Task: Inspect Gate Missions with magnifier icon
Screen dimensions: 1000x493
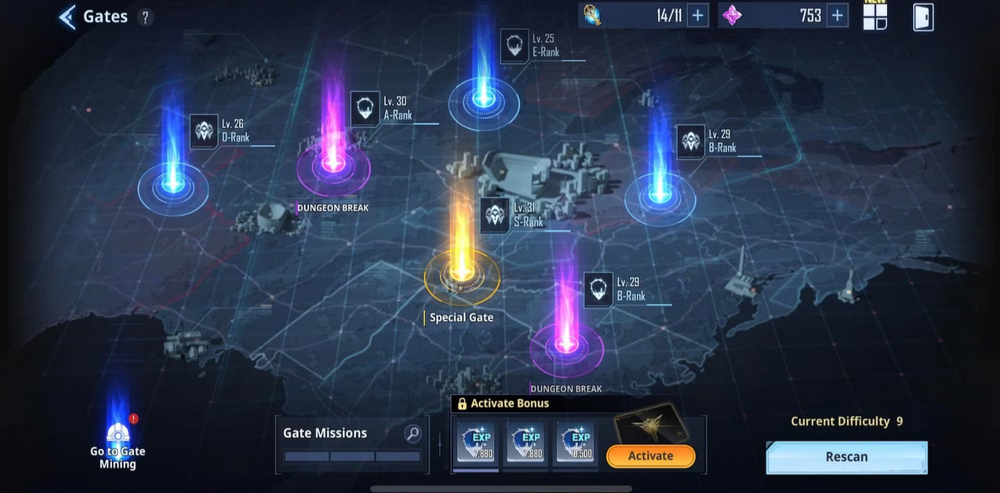Action: tap(411, 433)
